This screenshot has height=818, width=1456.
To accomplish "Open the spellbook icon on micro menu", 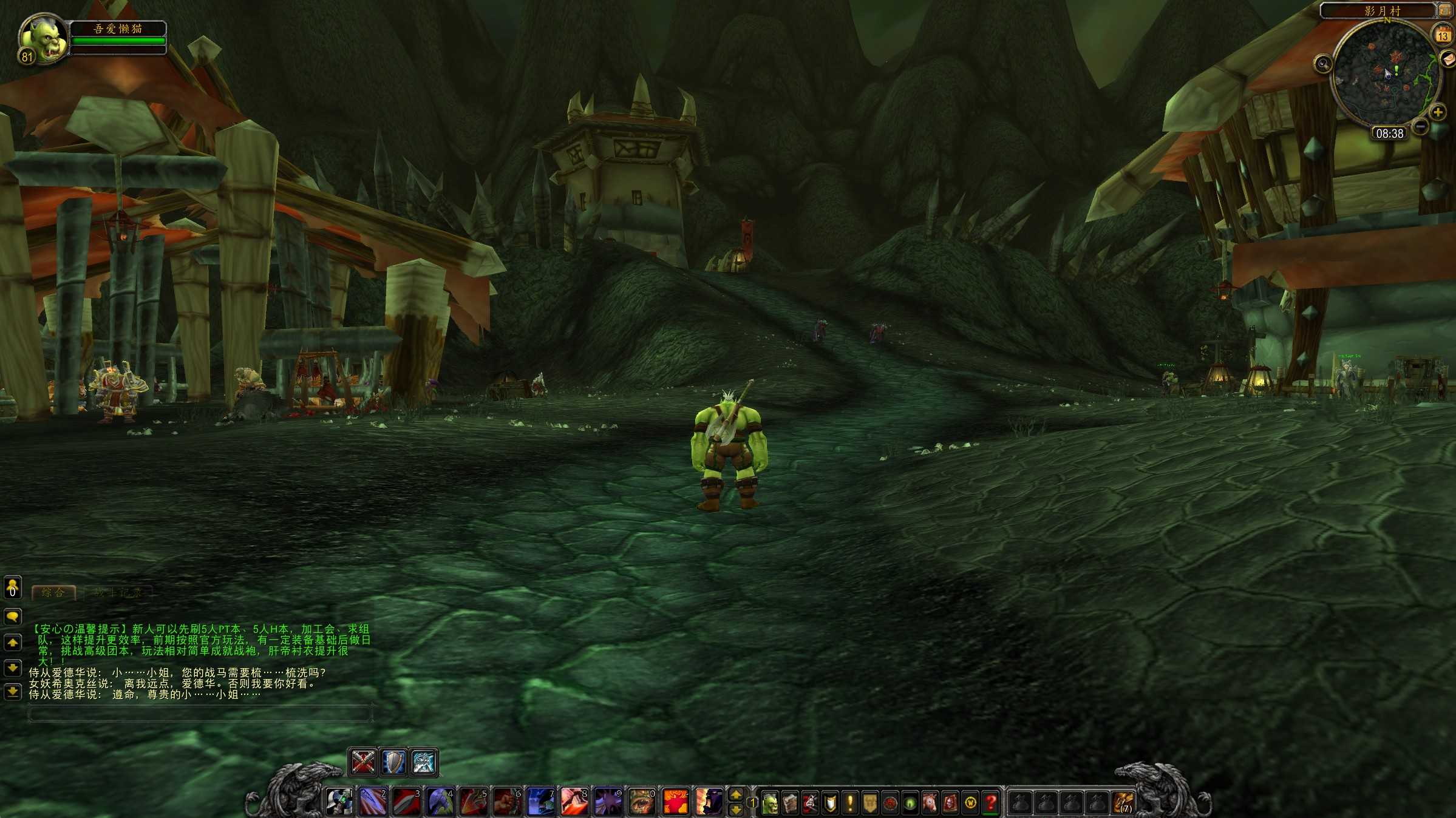I will tap(790, 803).
